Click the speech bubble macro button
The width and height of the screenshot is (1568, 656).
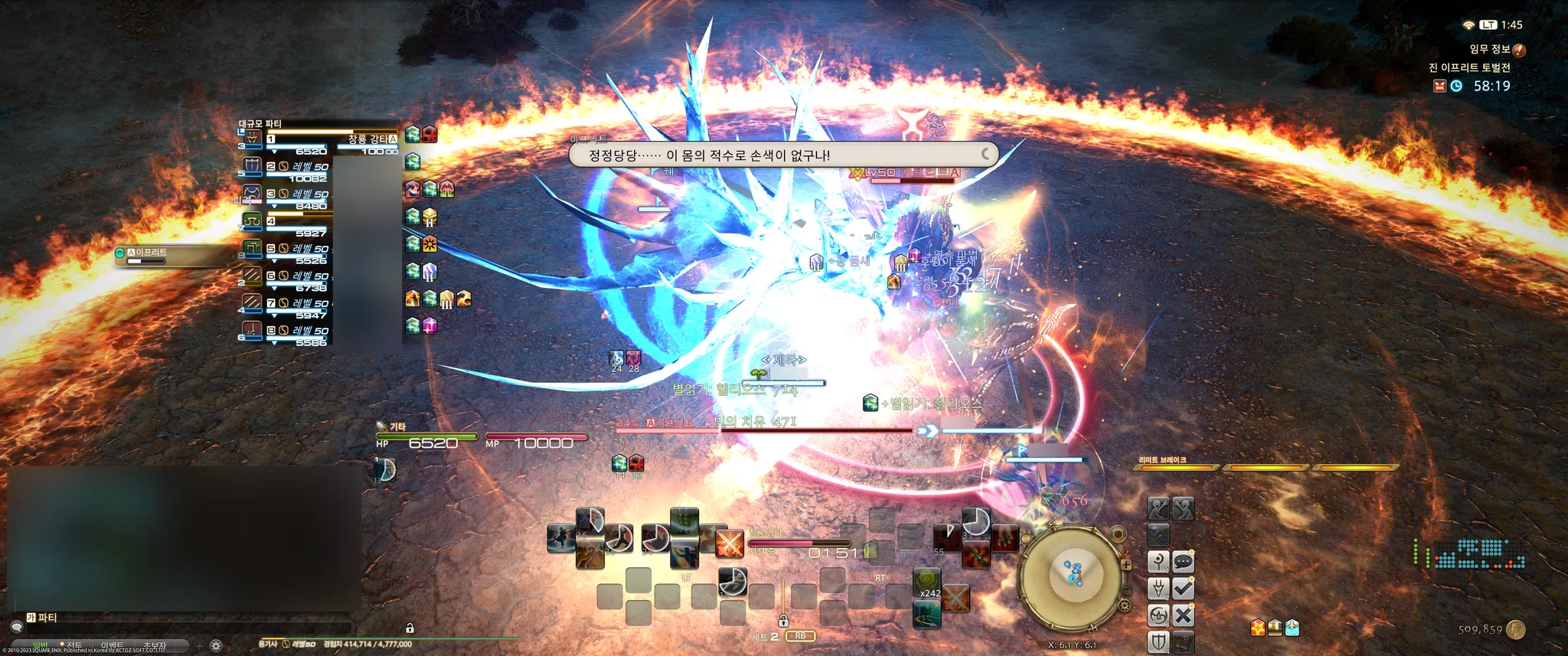click(1183, 563)
